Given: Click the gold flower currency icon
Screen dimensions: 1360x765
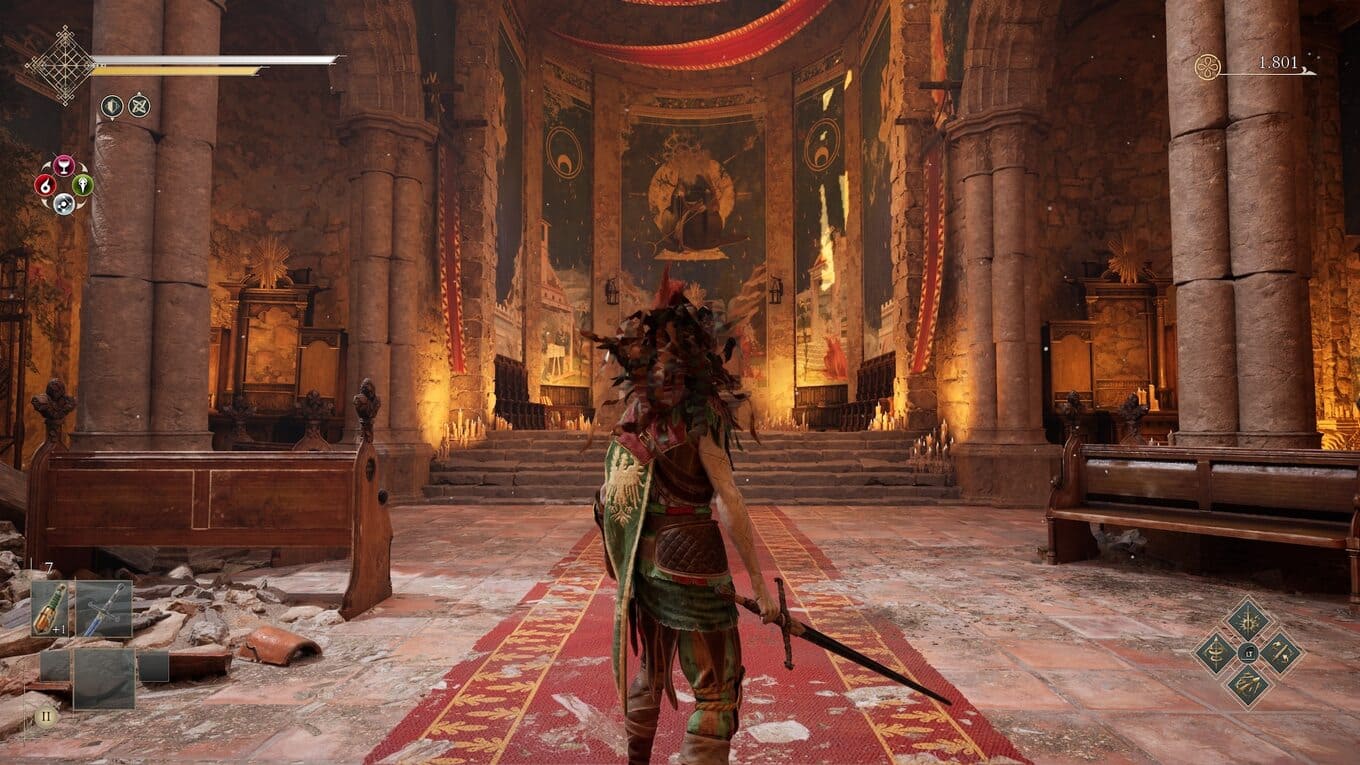Looking at the screenshot, I should coord(1208,67).
